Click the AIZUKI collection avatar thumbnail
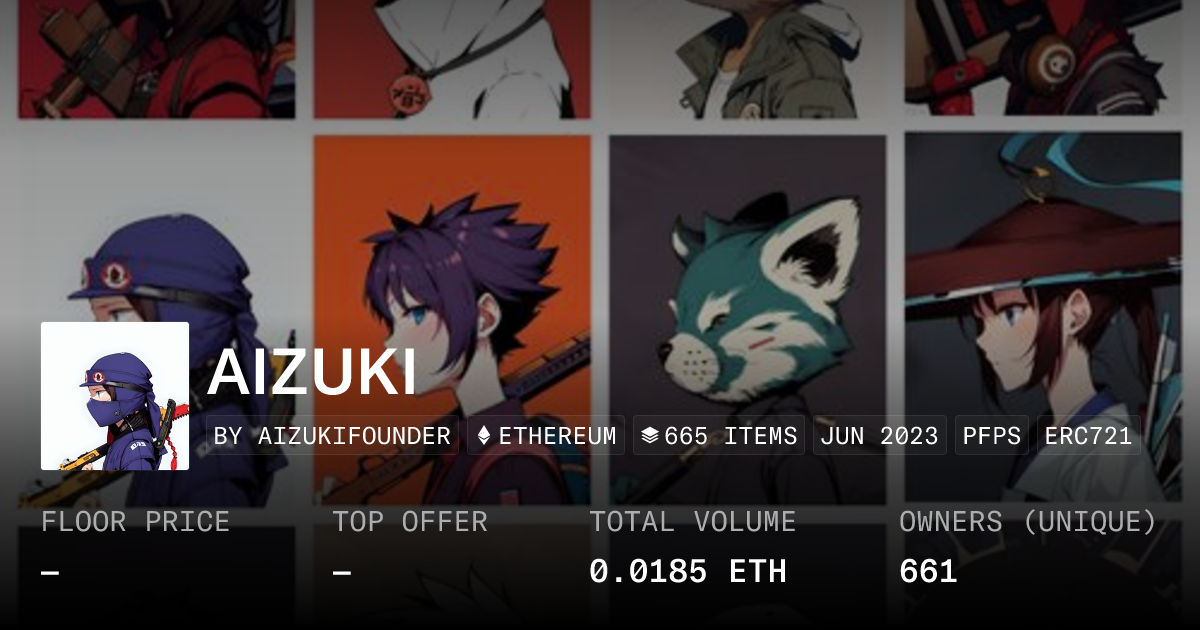1200x630 pixels. (115, 396)
